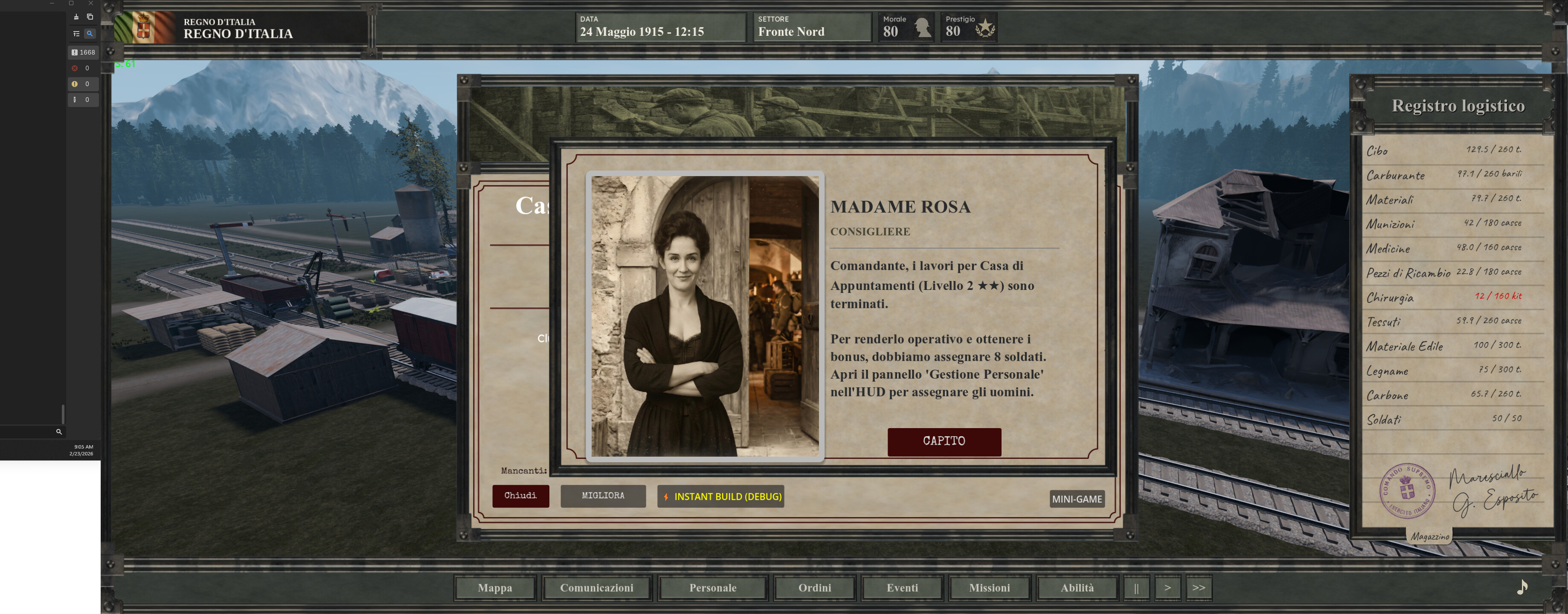Launch the MINI-GAME button

pos(1077,499)
